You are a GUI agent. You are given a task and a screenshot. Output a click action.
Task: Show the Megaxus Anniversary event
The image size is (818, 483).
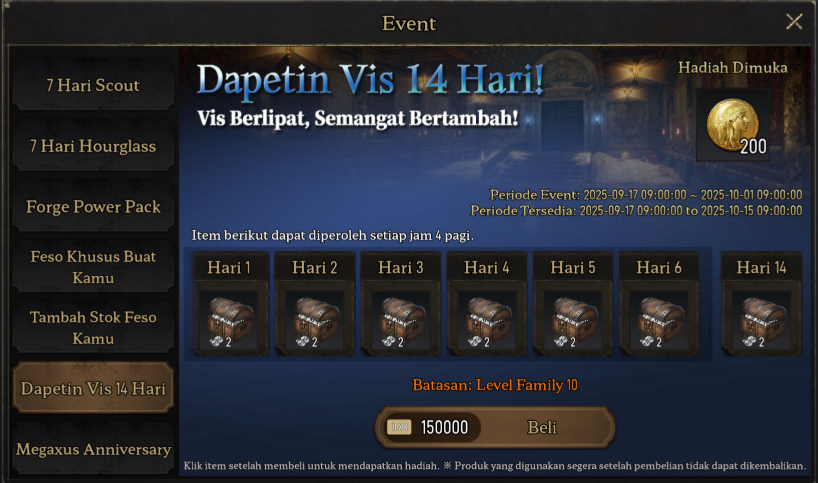pyautogui.click(x=92, y=450)
